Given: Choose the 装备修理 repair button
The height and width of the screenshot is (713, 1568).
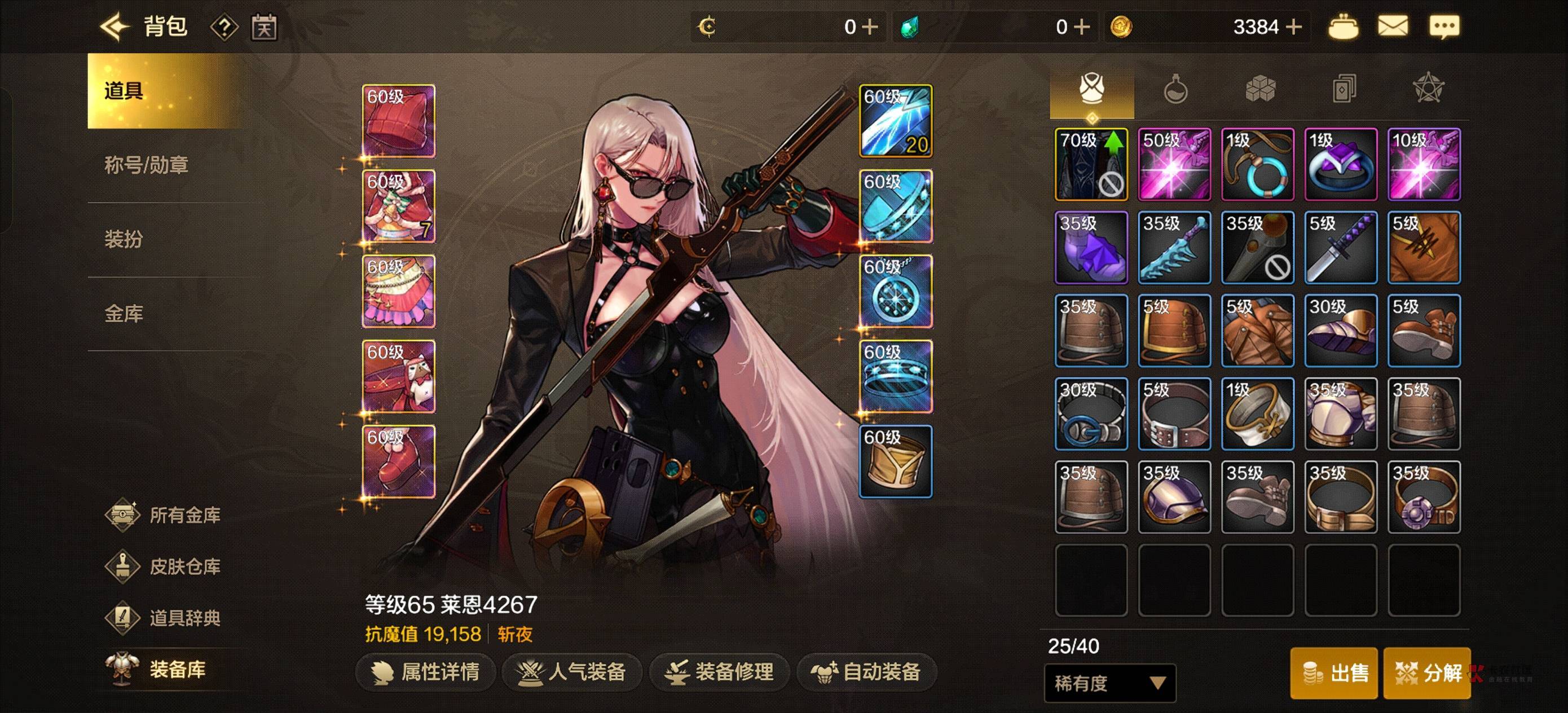Looking at the screenshot, I should click(x=720, y=672).
